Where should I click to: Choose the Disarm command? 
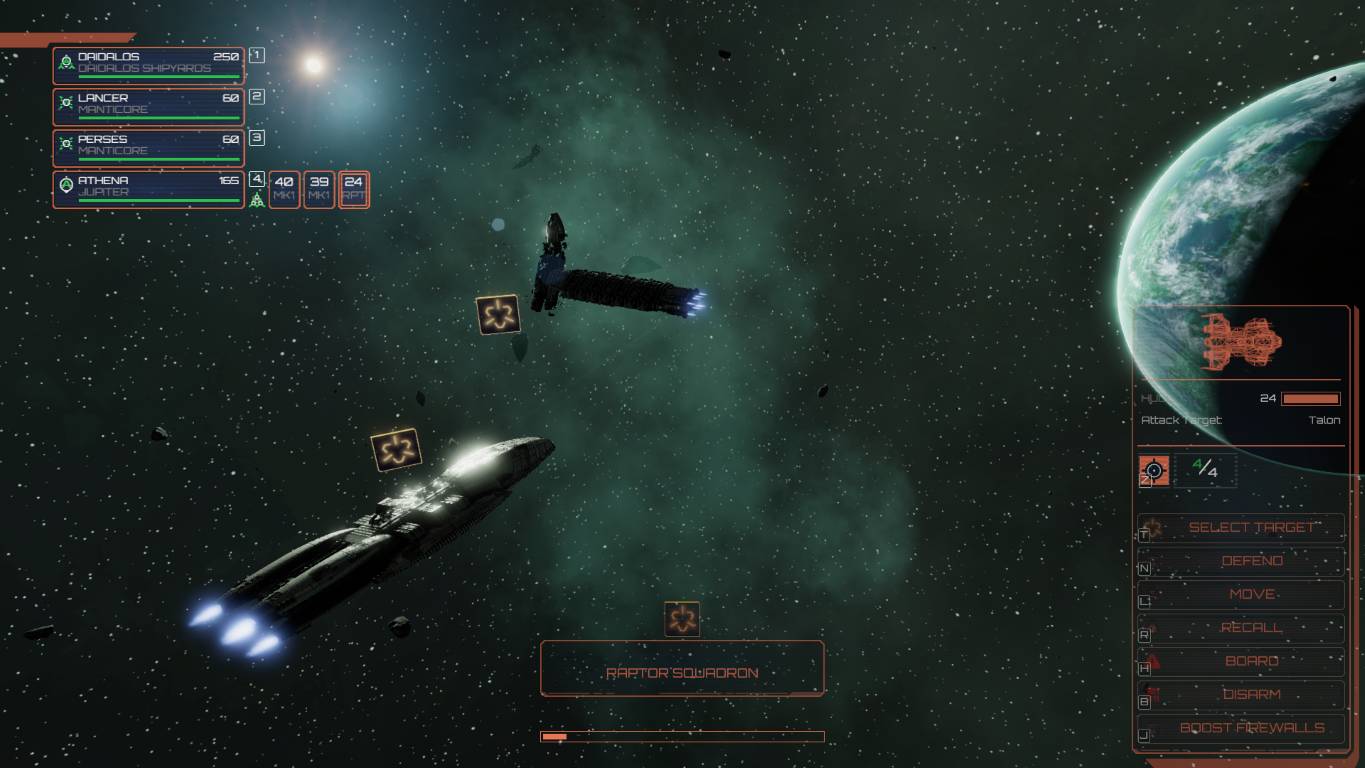[1251, 694]
